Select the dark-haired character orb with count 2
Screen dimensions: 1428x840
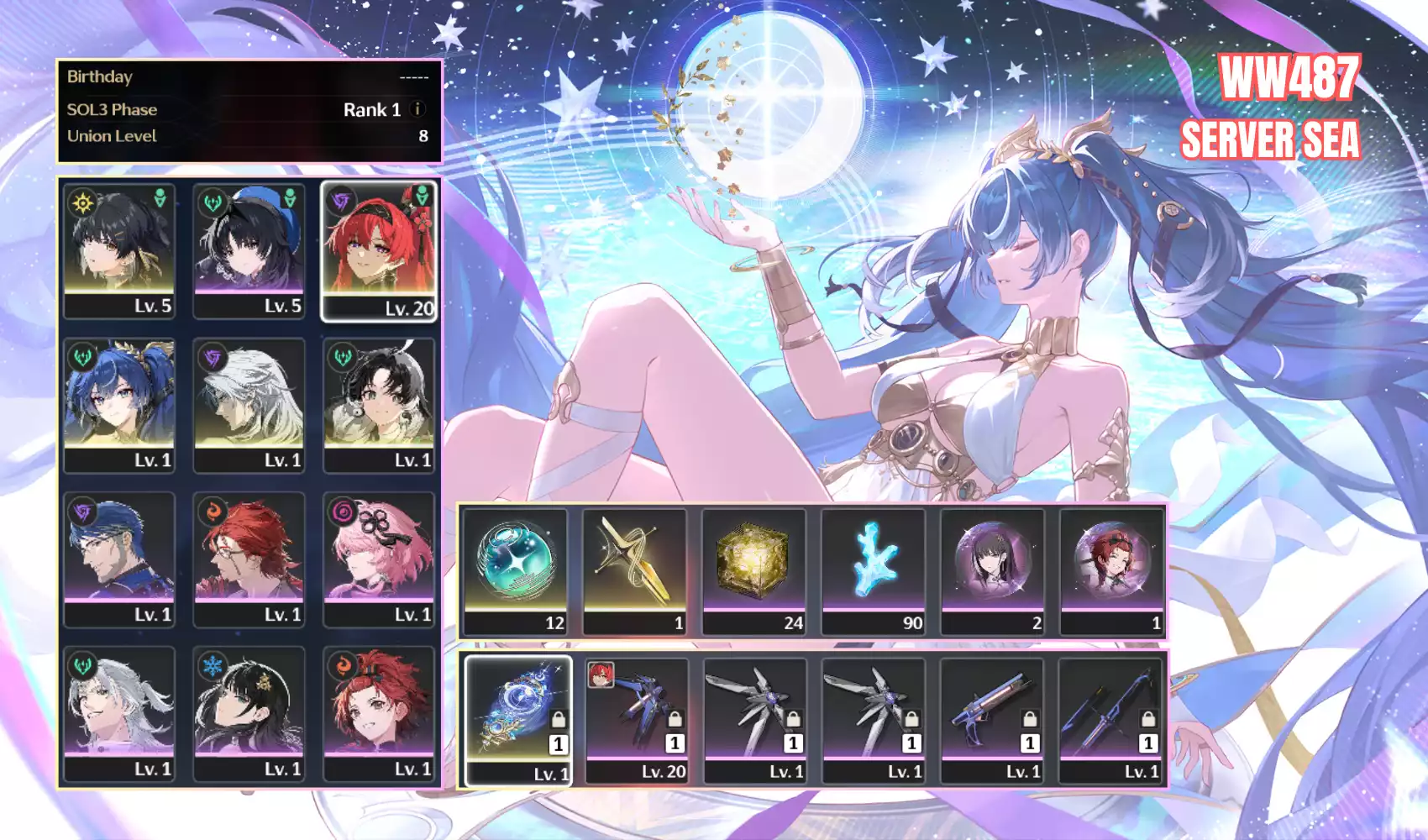[x=992, y=571]
